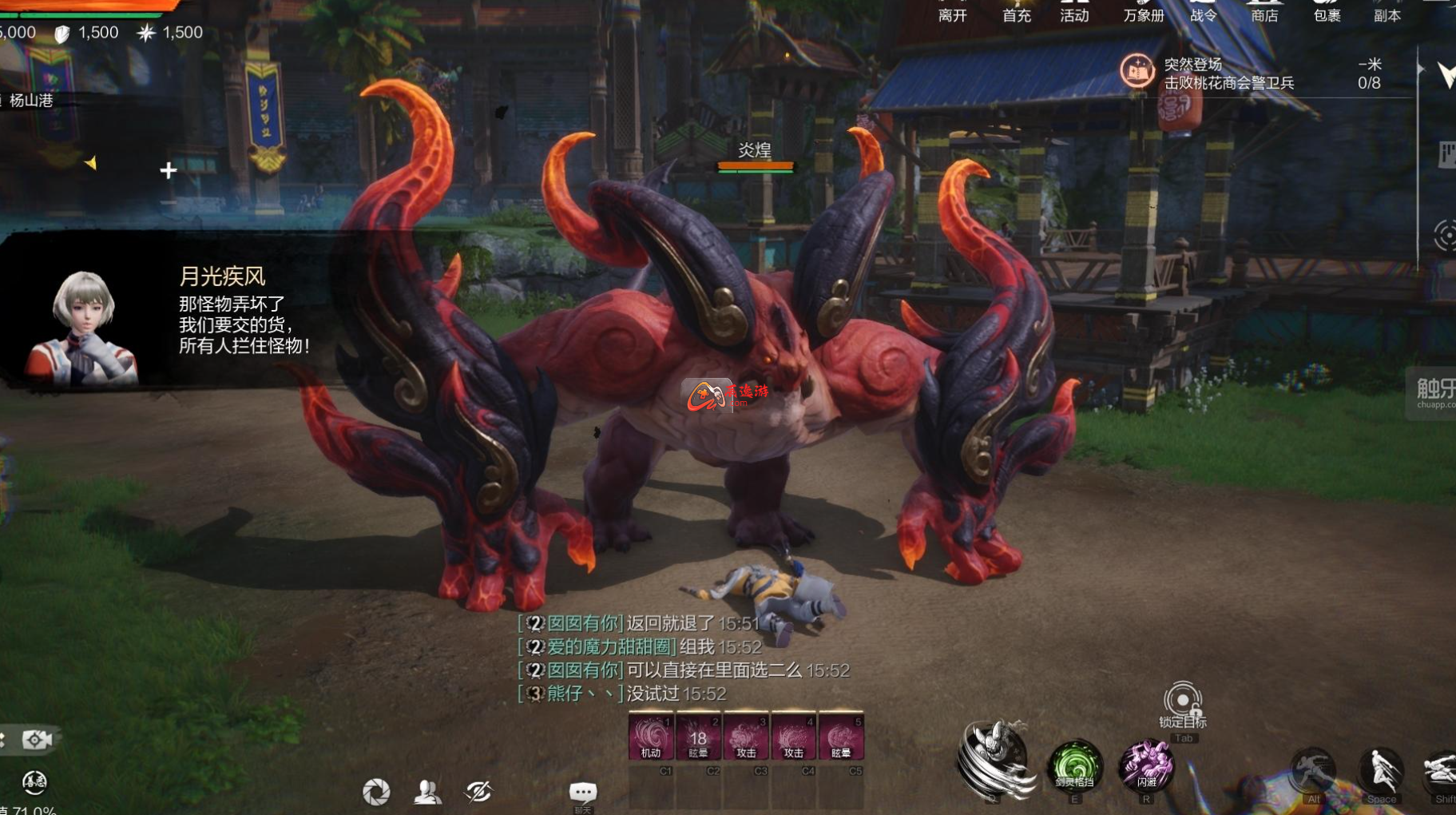Activate the 眩晕 skill in slot 5
This screenshot has width=1456, height=815.
coord(841,736)
